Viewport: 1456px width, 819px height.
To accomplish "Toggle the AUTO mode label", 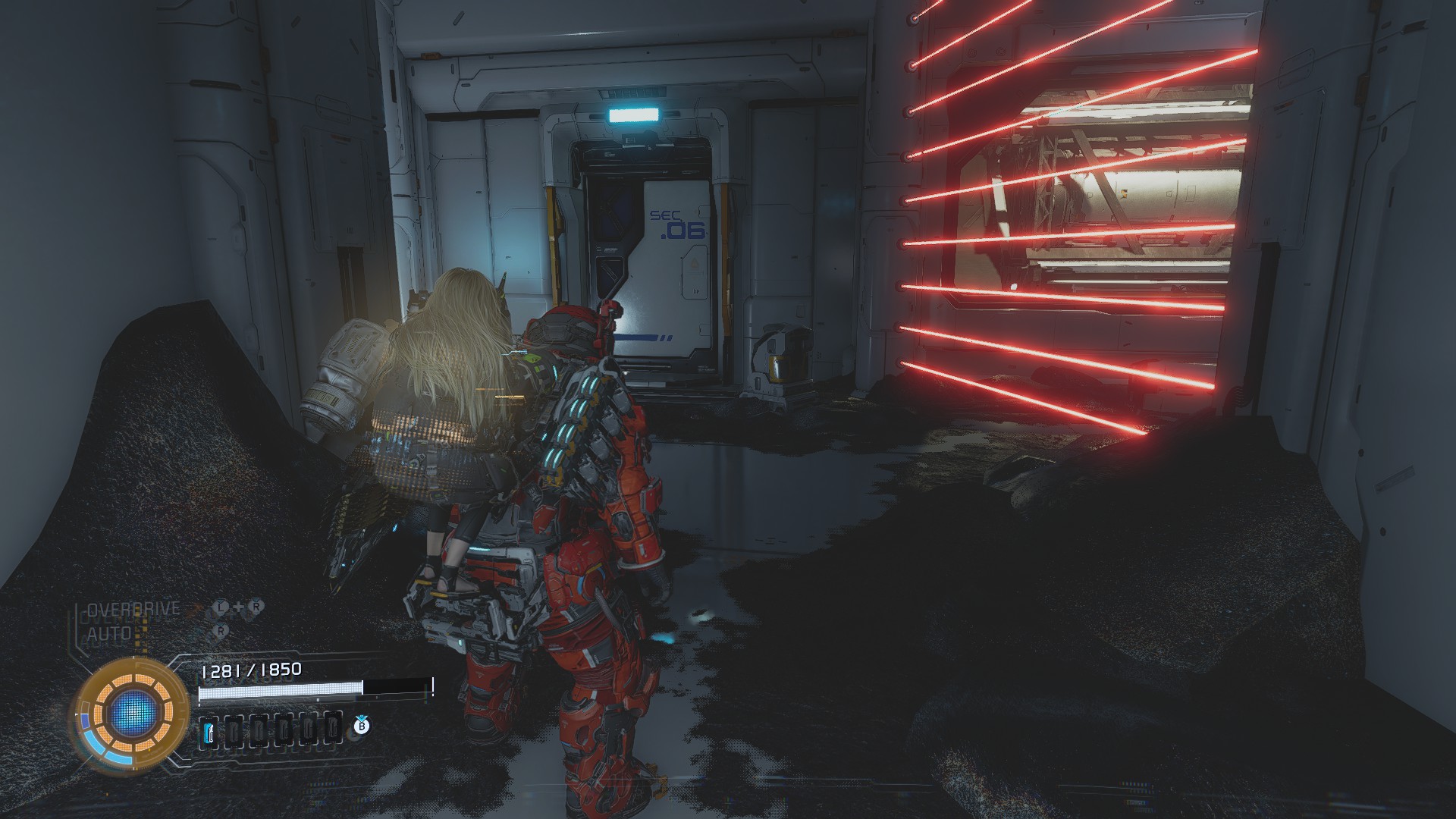I will [x=109, y=632].
